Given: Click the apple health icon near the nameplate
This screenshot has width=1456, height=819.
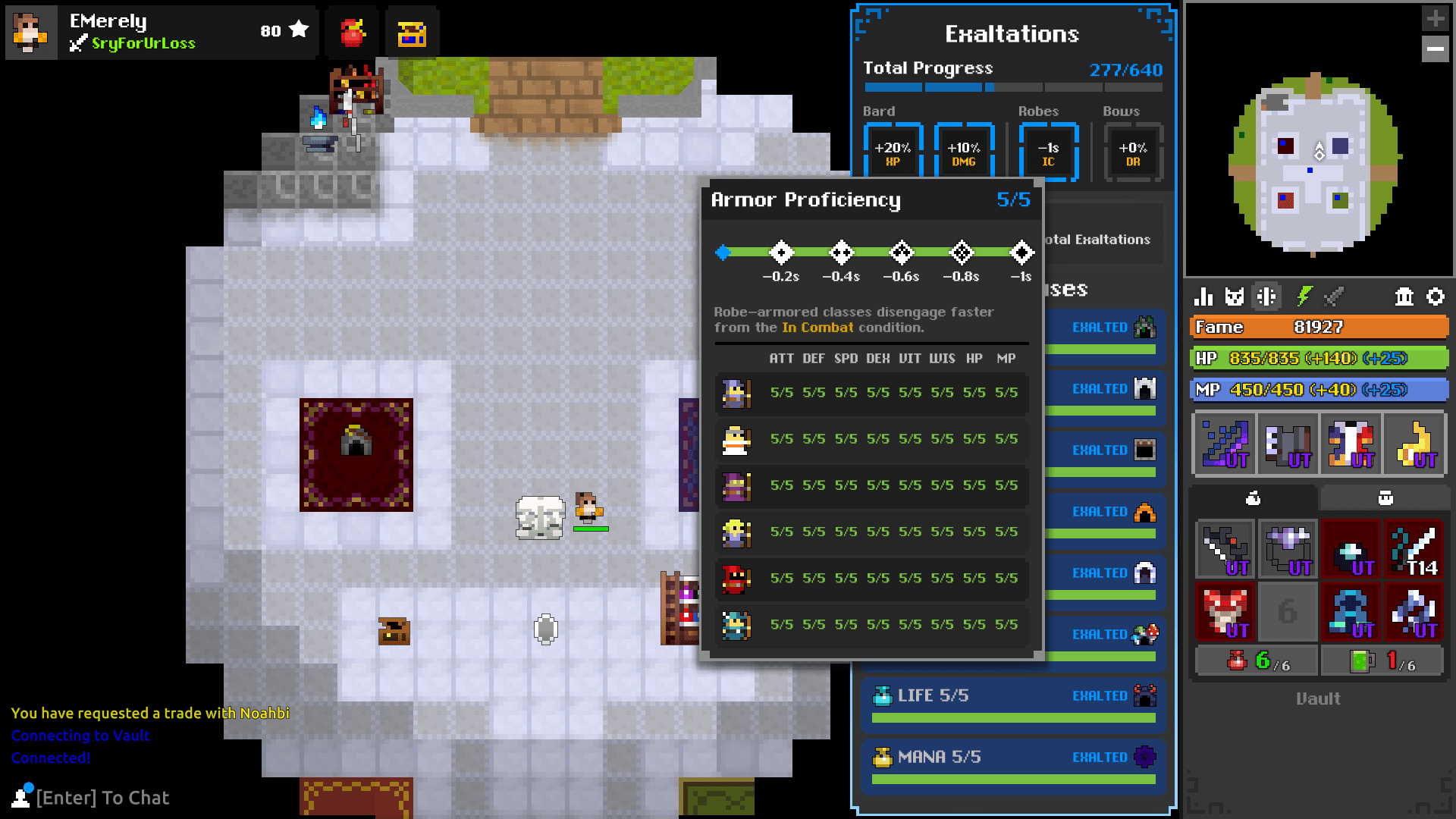Looking at the screenshot, I should pyautogui.click(x=352, y=31).
